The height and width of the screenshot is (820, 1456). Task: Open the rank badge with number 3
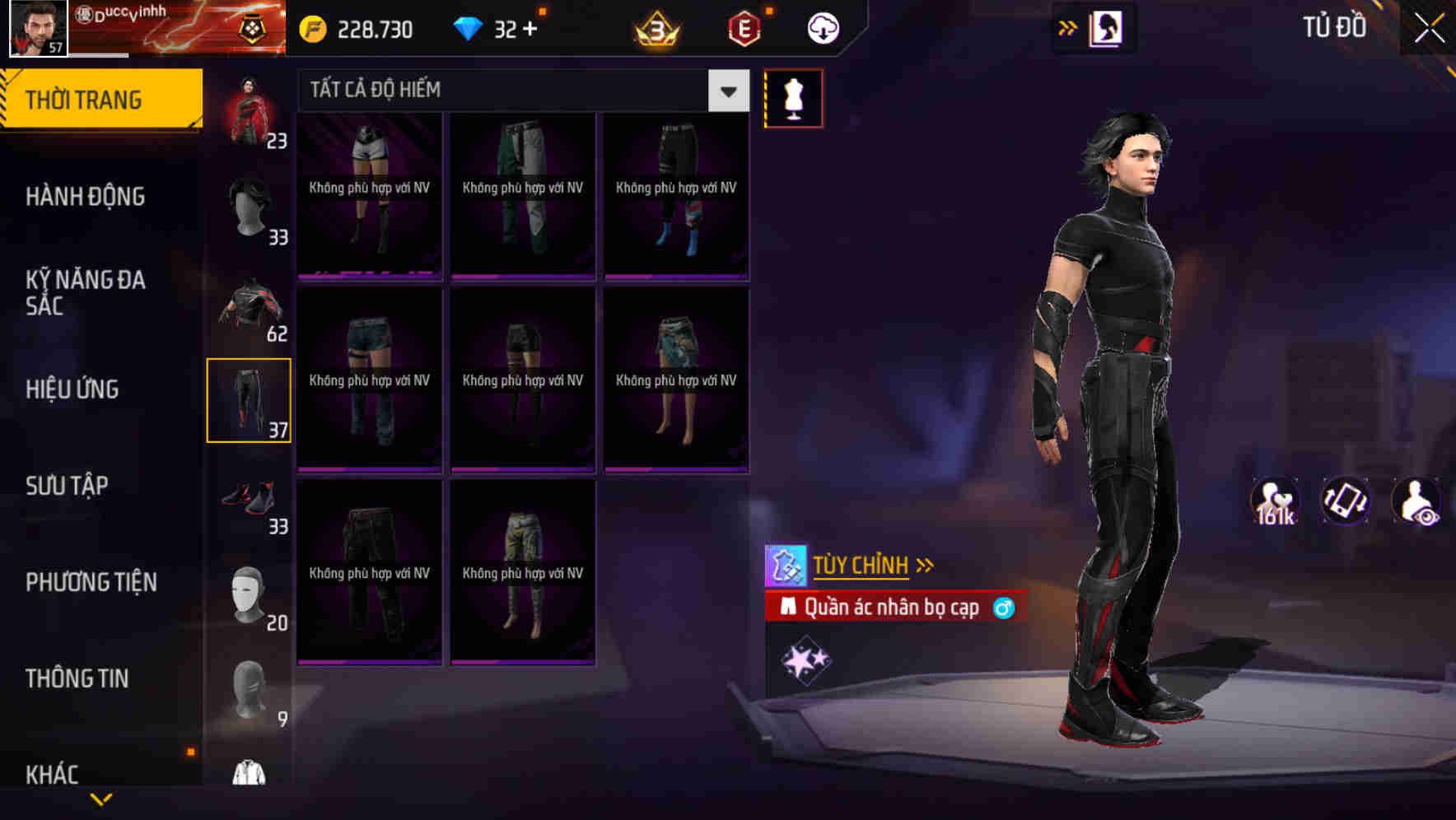653,27
